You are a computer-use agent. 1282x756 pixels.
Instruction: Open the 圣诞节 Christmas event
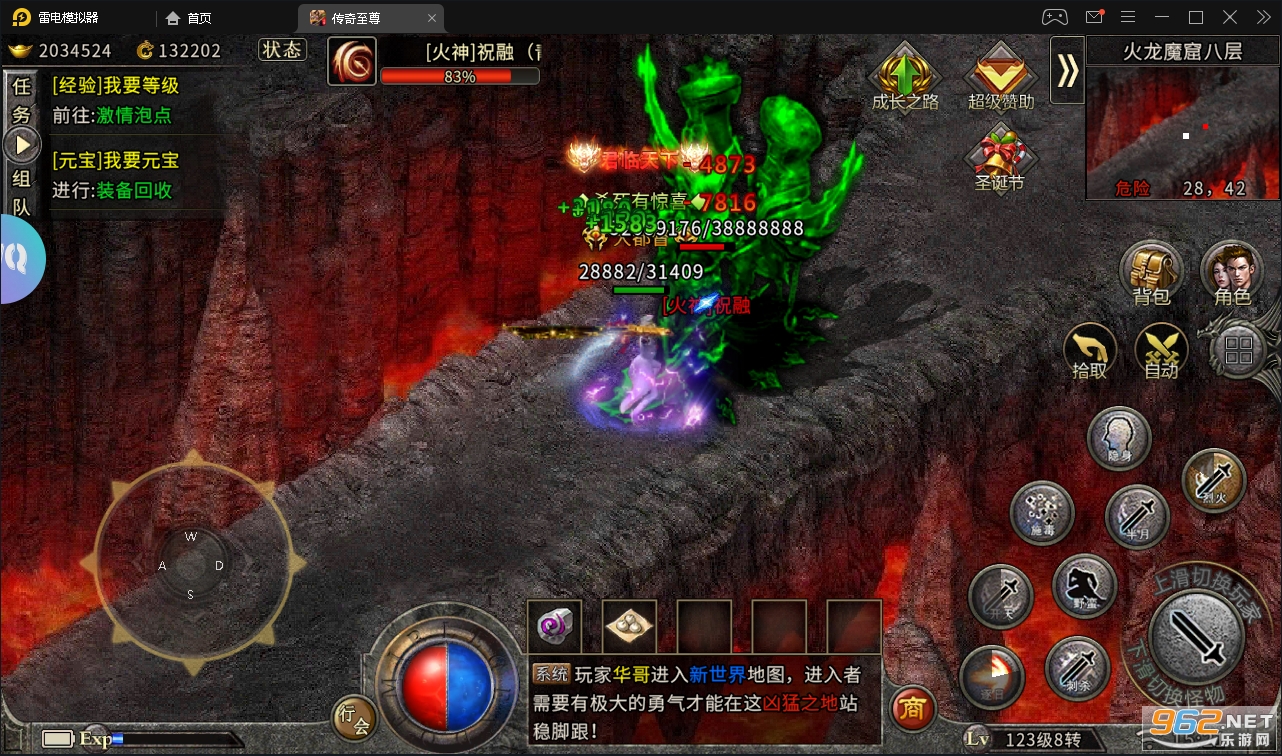click(1000, 150)
